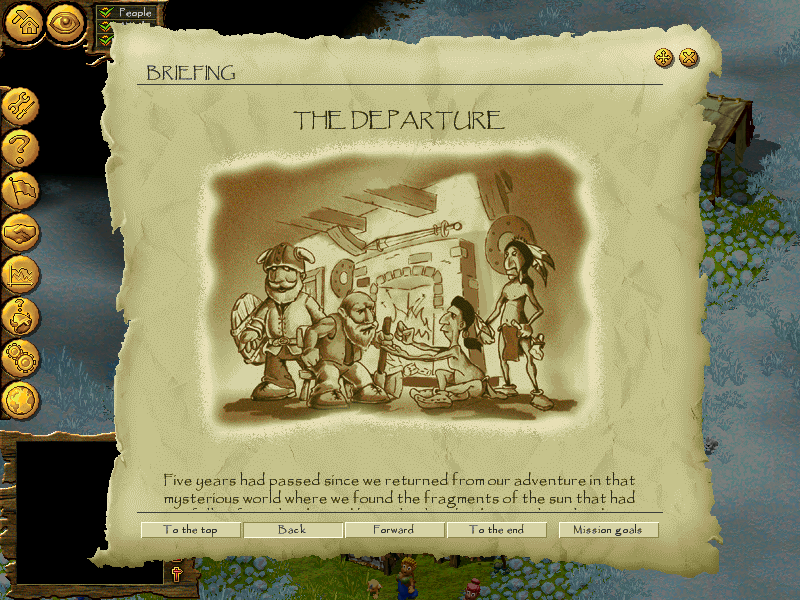Select the eye view icon
This screenshot has width=800, height=600.
pyautogui.click(x=66, y=22)
